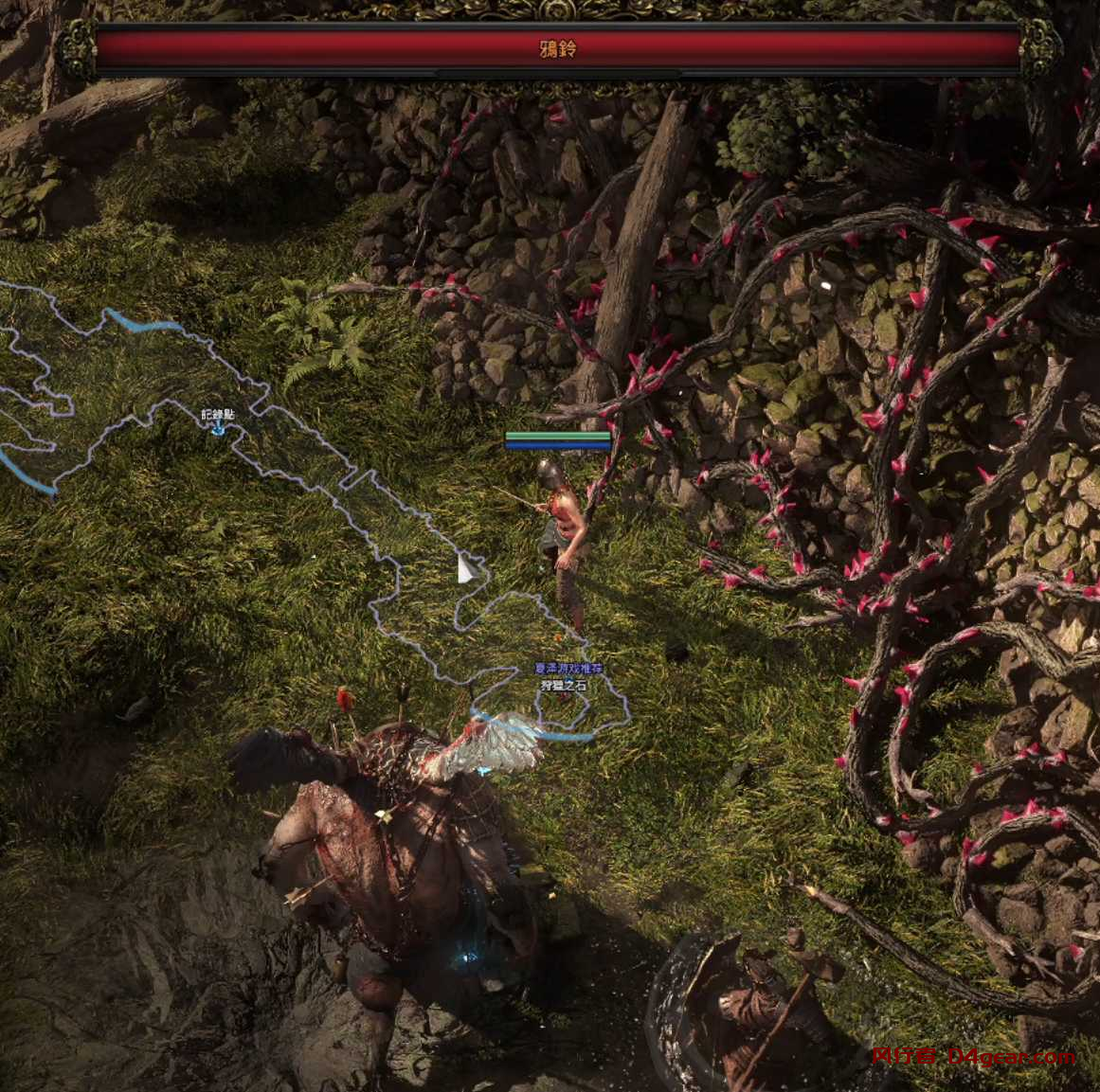Select the 狩獵之石 map marker label
This screenshot has width=1100, height=1092.
(565, 685)
